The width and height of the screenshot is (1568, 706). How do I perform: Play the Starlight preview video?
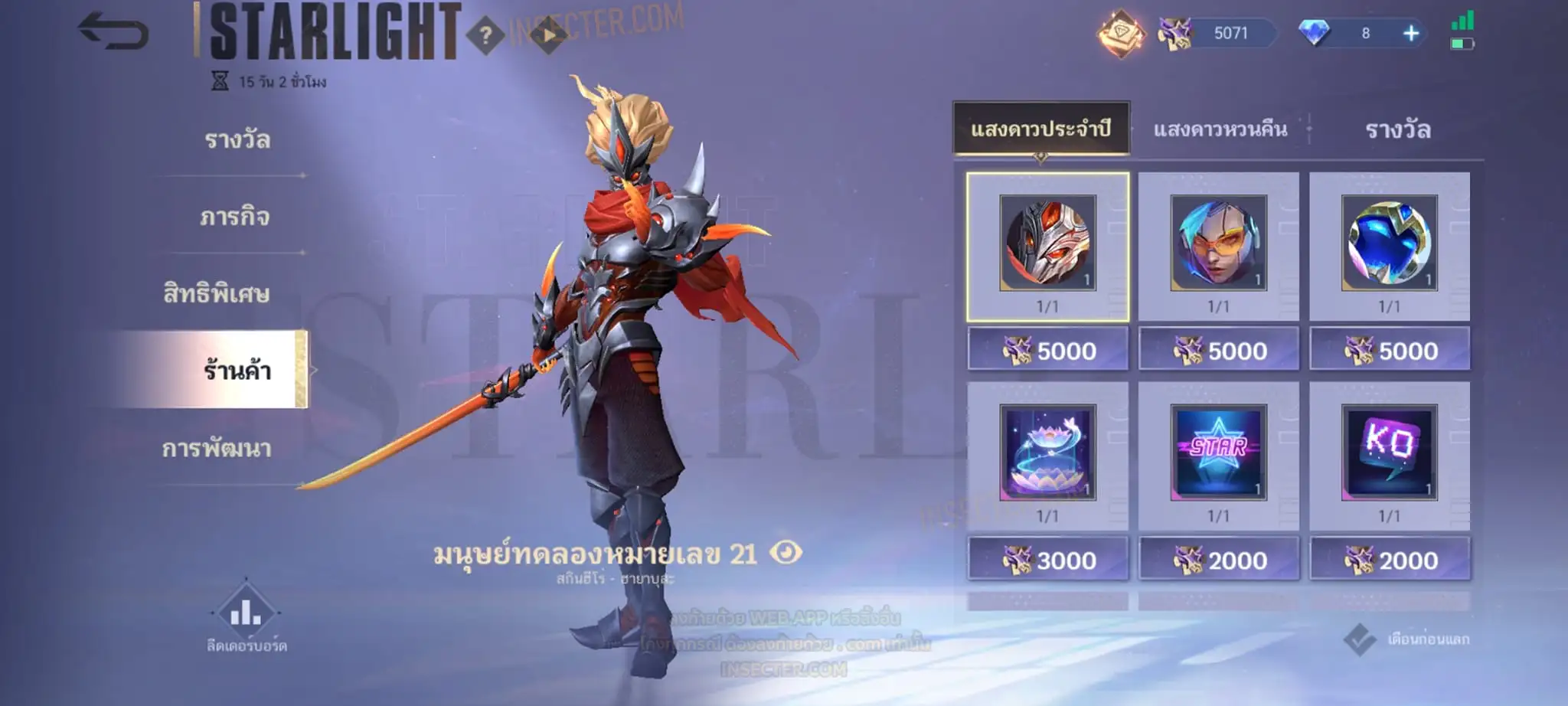pos(549,35)
